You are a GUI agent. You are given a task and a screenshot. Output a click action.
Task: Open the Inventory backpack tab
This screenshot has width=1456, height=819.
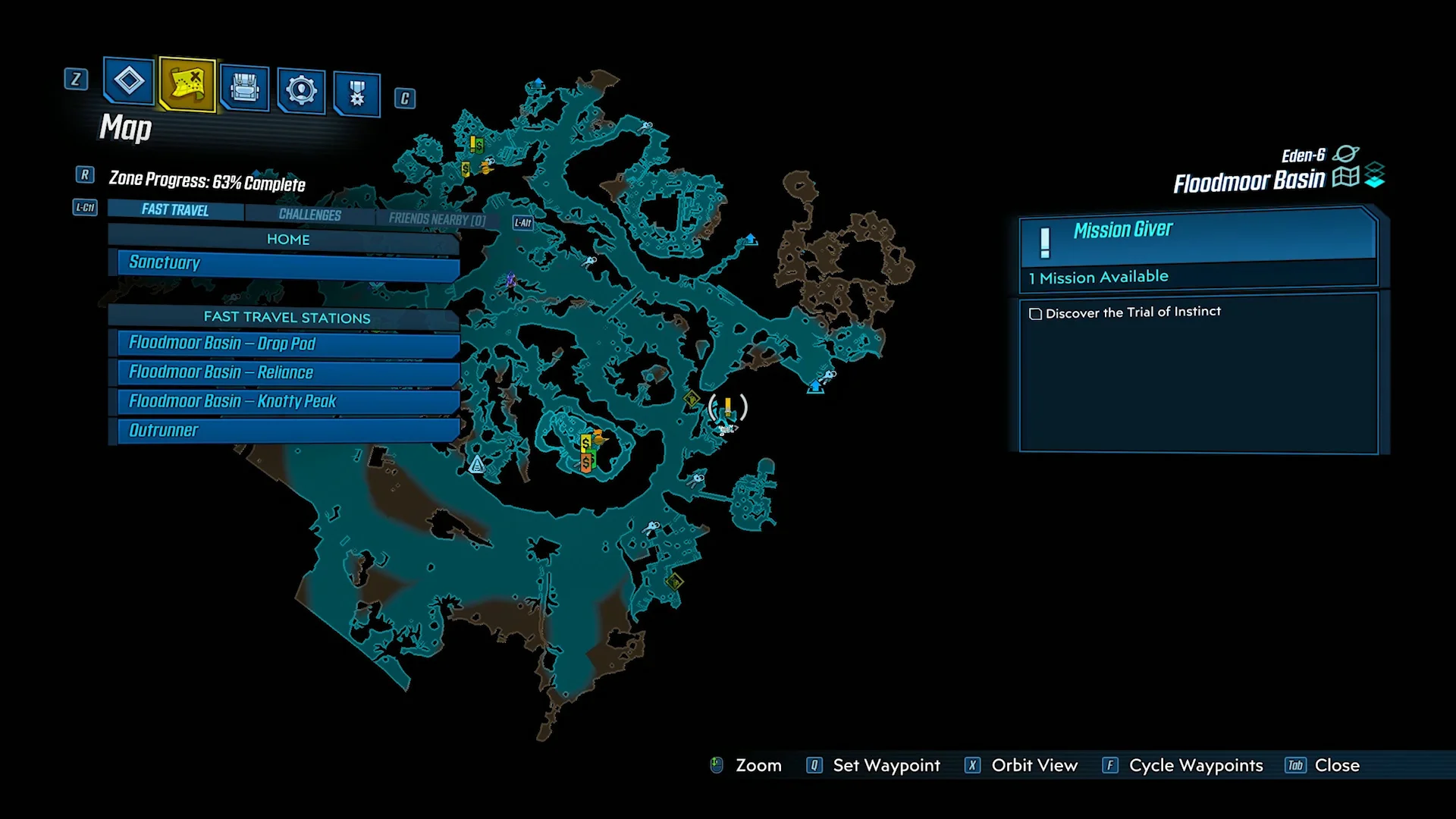point(244,88)
